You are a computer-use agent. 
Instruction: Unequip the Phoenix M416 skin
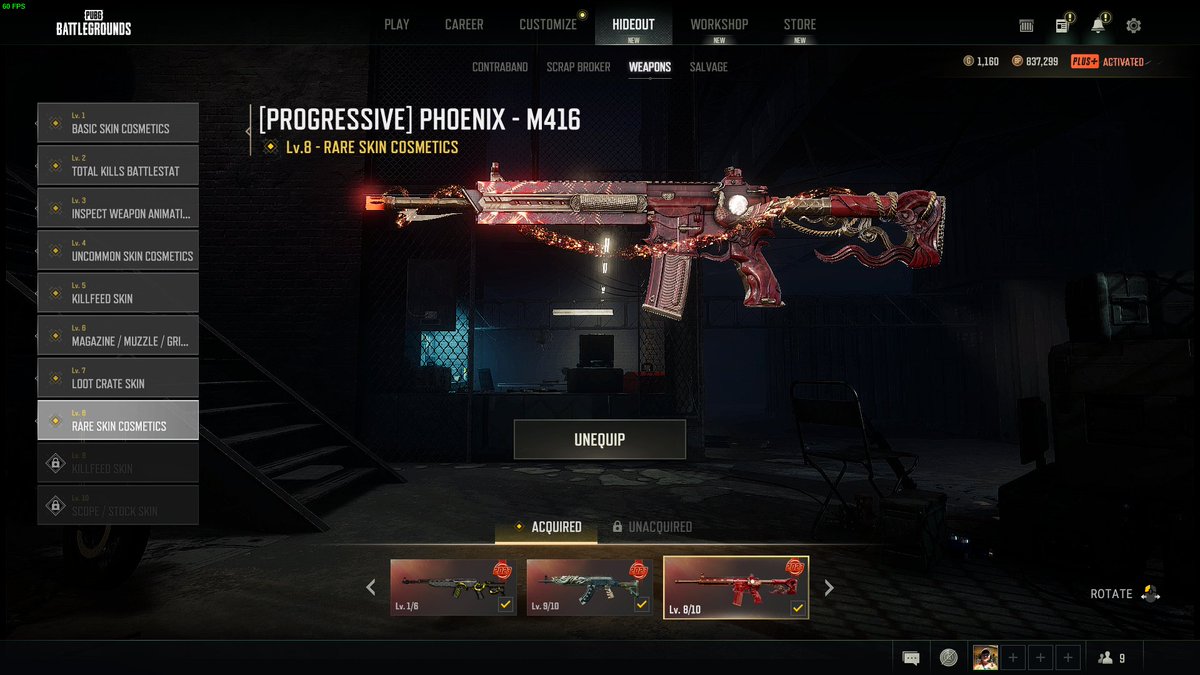(x=600, y=440)
